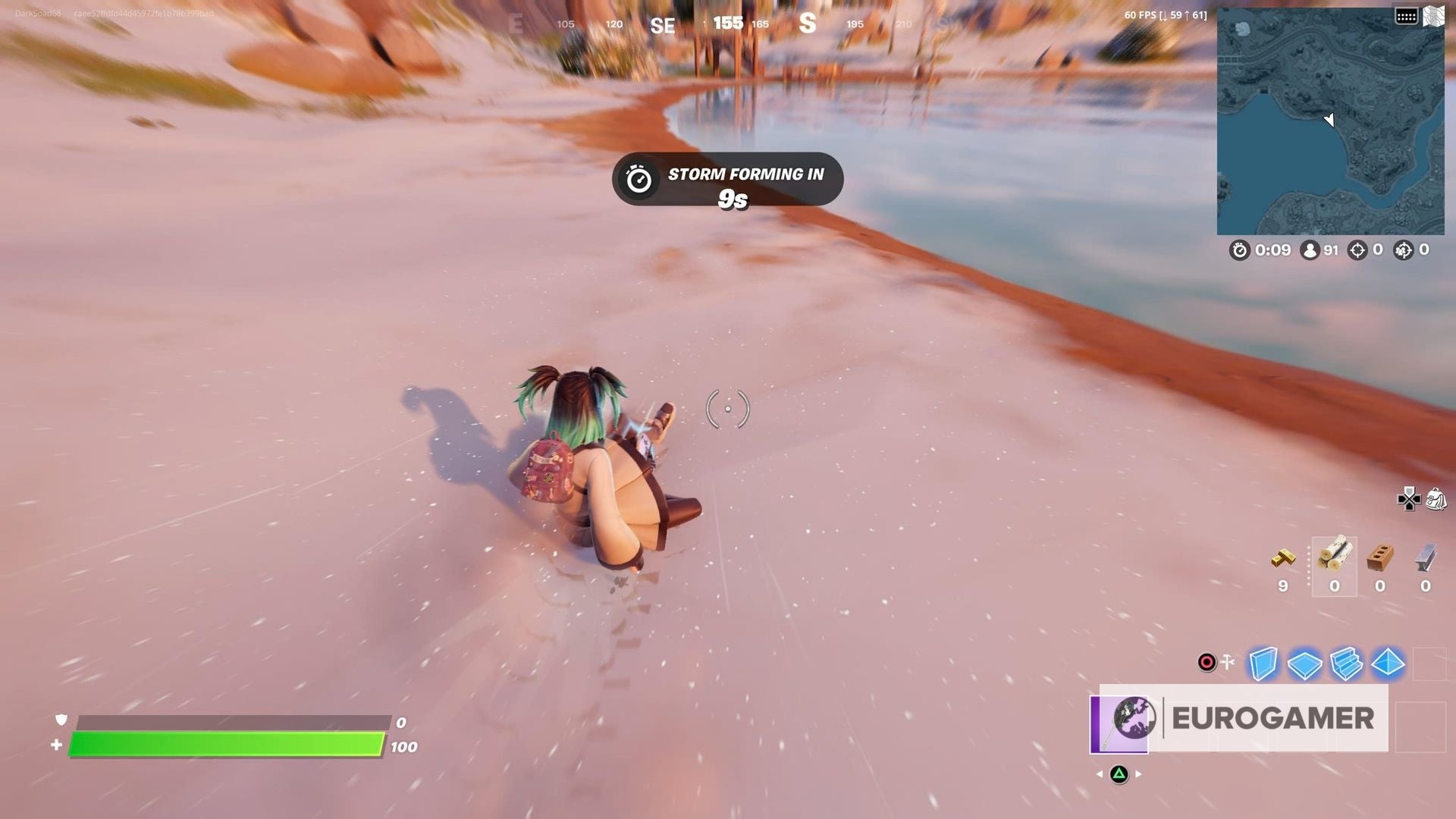
Task: Click the left arrow beside the triangle button
Action: pyautogui.click(x=1100, y=774)
